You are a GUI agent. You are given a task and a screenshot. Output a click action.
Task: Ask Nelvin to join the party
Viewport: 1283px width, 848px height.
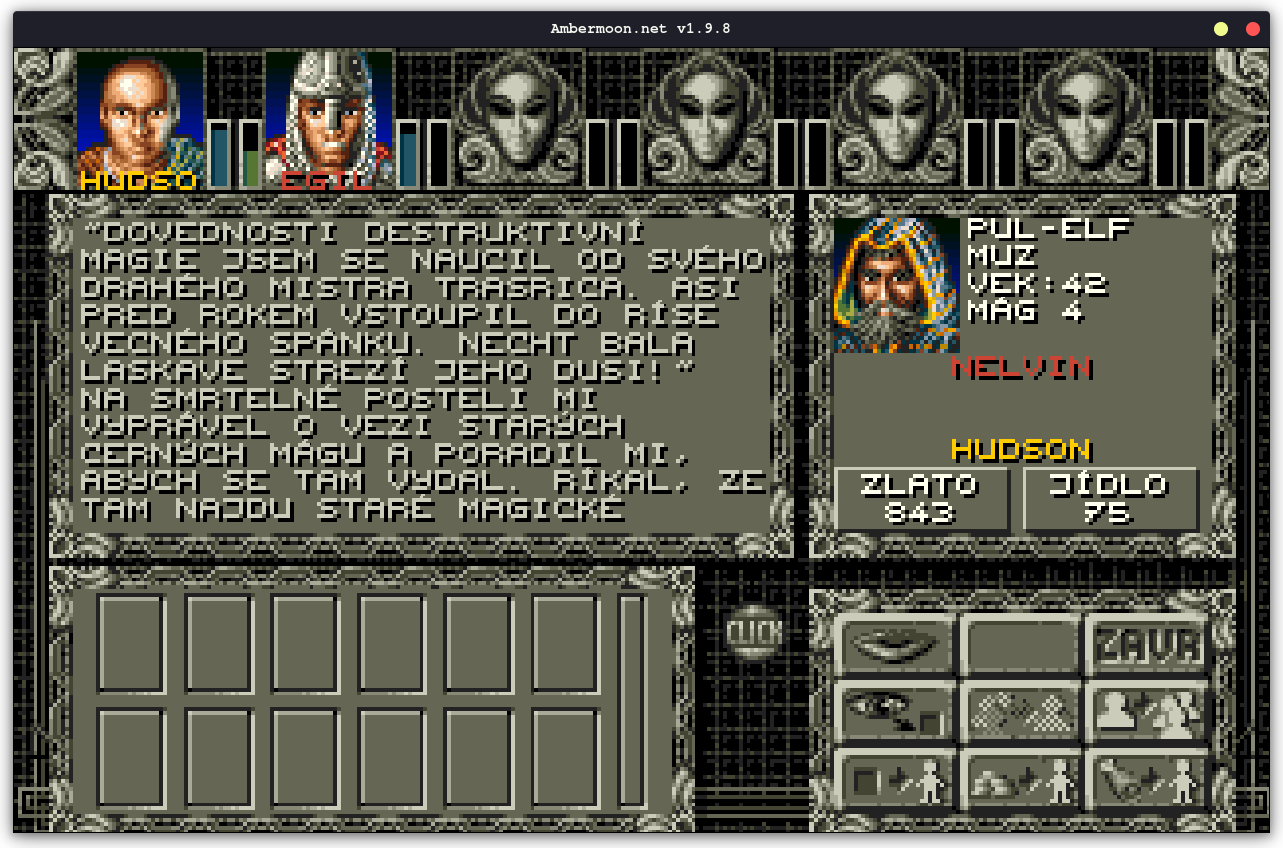[1147, 712]
